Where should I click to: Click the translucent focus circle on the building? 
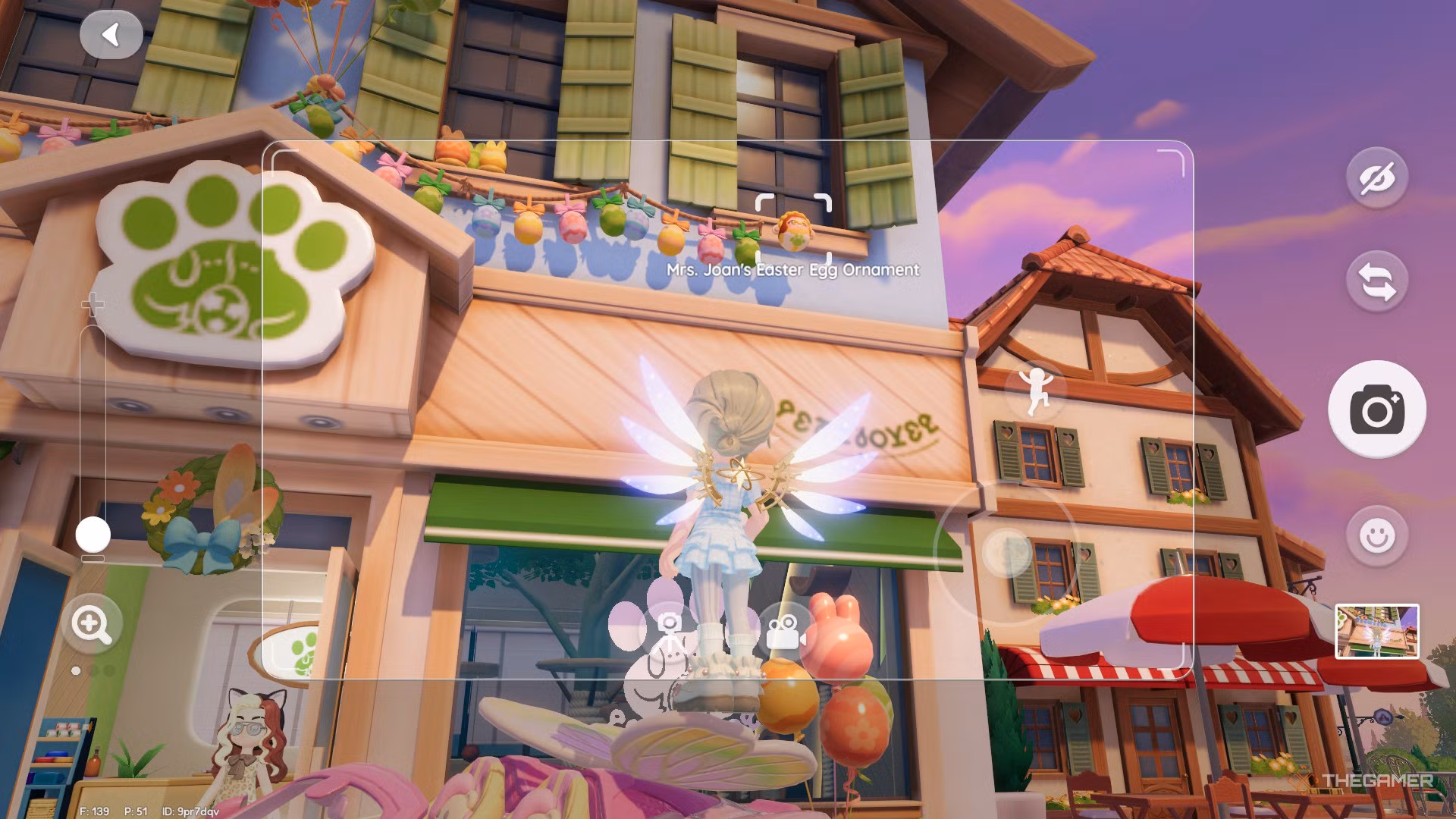[x=1005, y=554]
